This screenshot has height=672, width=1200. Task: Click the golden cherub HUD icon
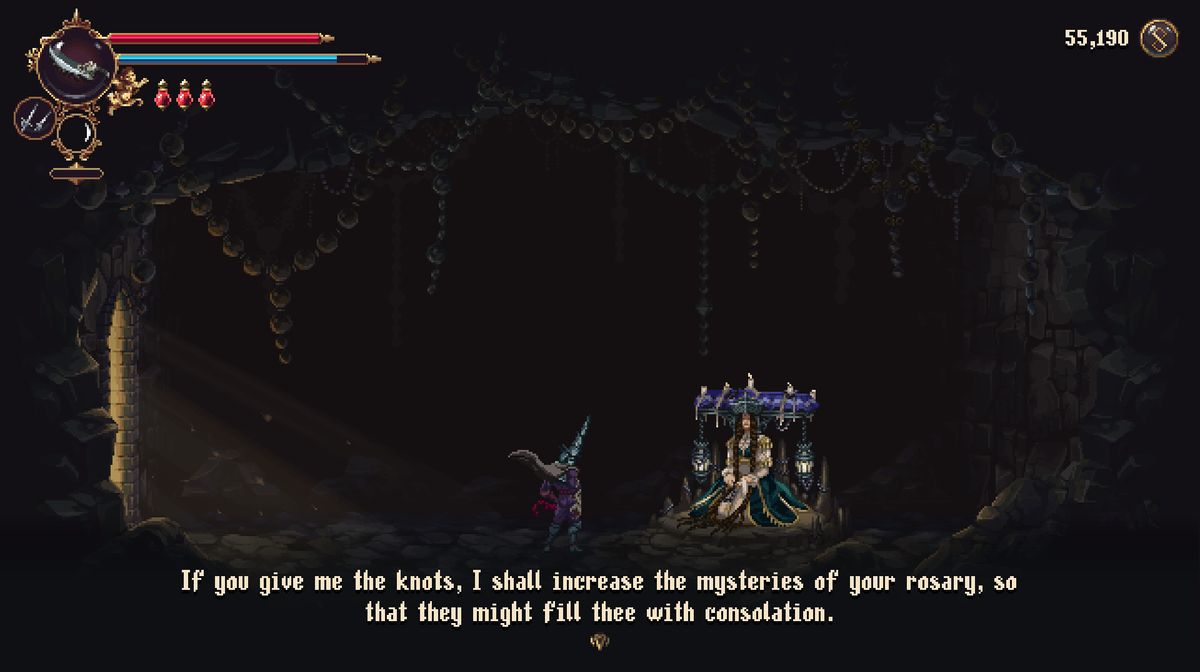click(127, 90)
